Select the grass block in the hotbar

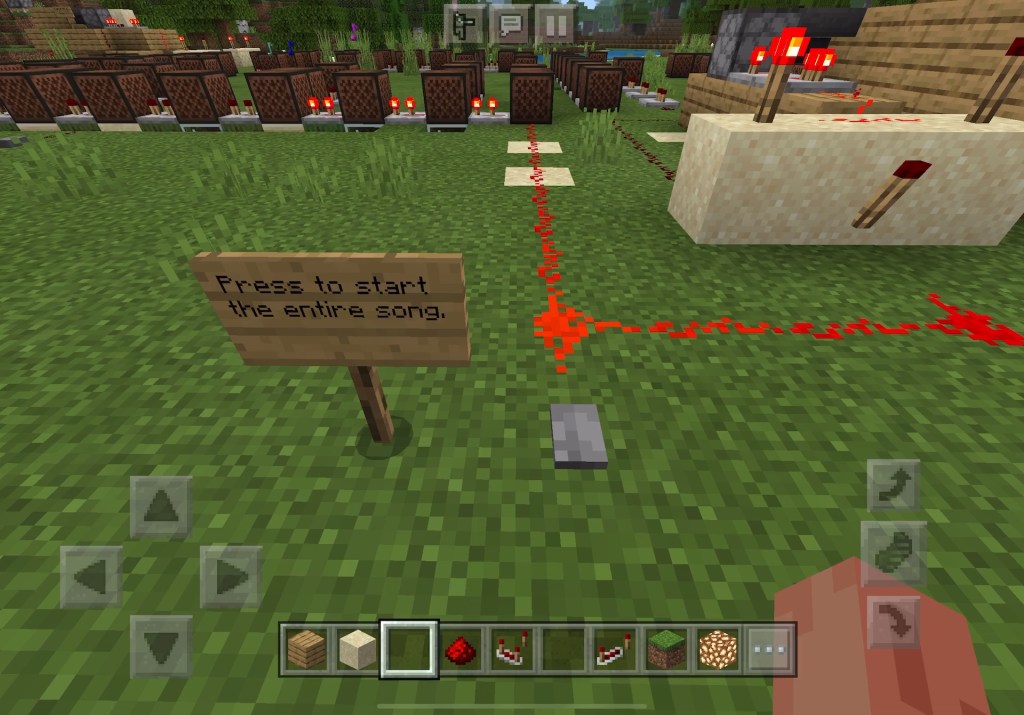tap(665, 650)
